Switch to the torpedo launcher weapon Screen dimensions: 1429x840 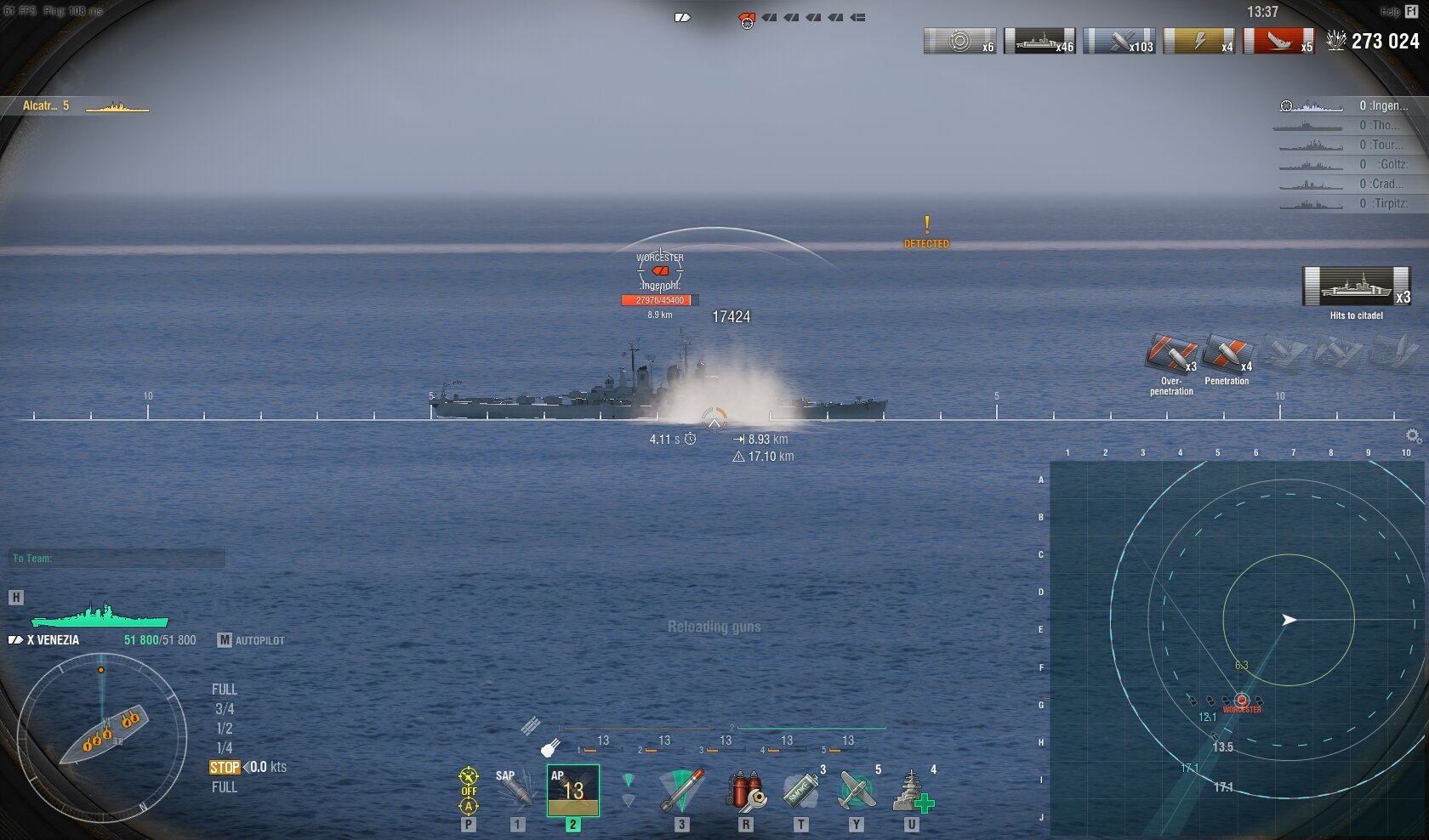(x=681, y=791)
